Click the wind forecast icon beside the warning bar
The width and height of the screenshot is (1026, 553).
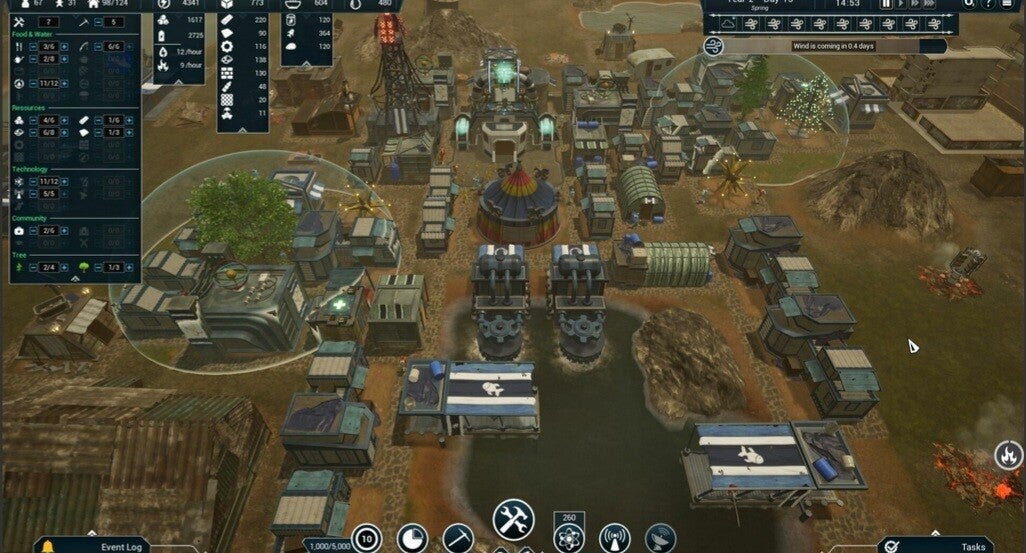(715, 46)
